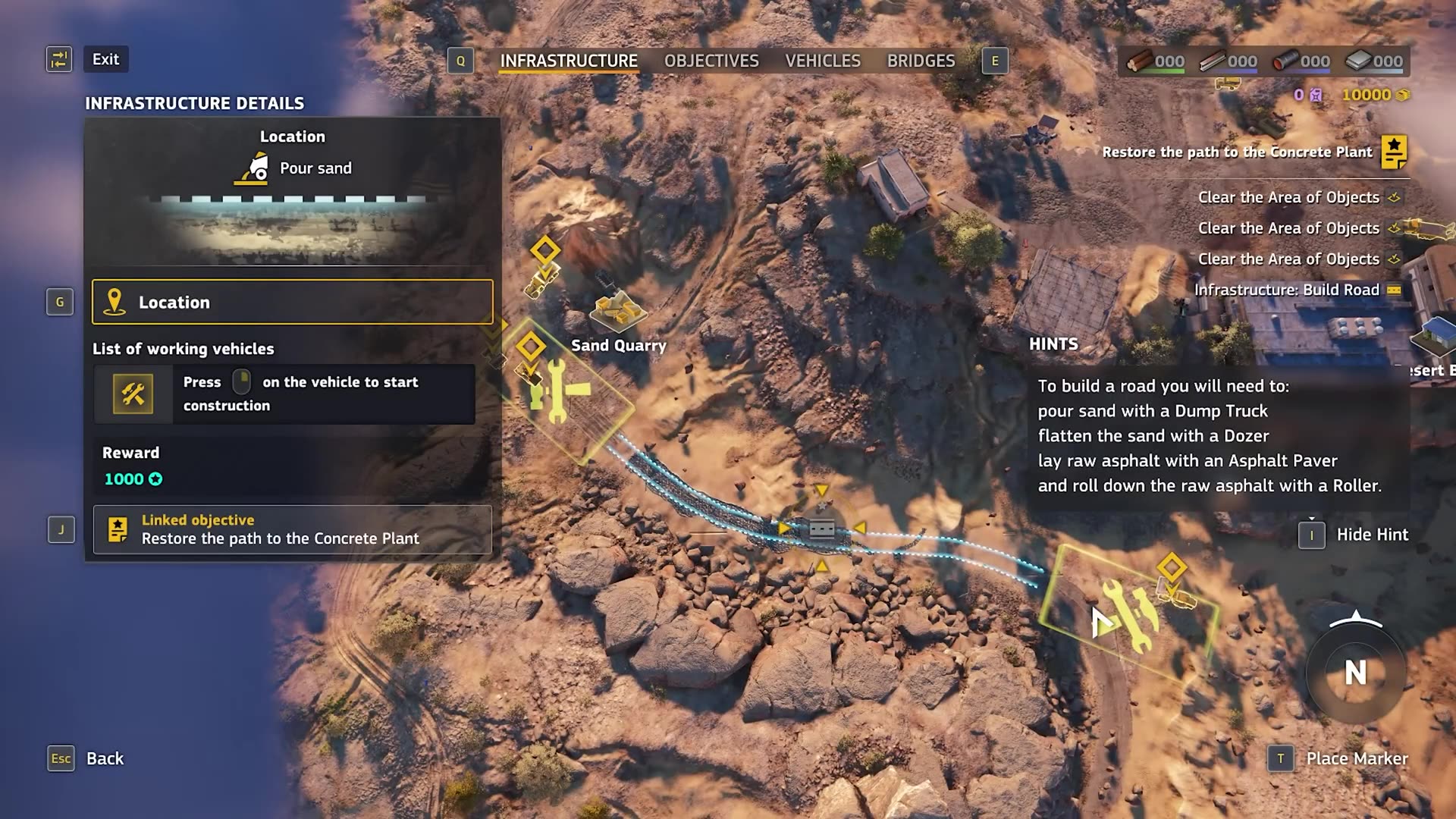Open the Objectives tab

(x=711, y=61)
